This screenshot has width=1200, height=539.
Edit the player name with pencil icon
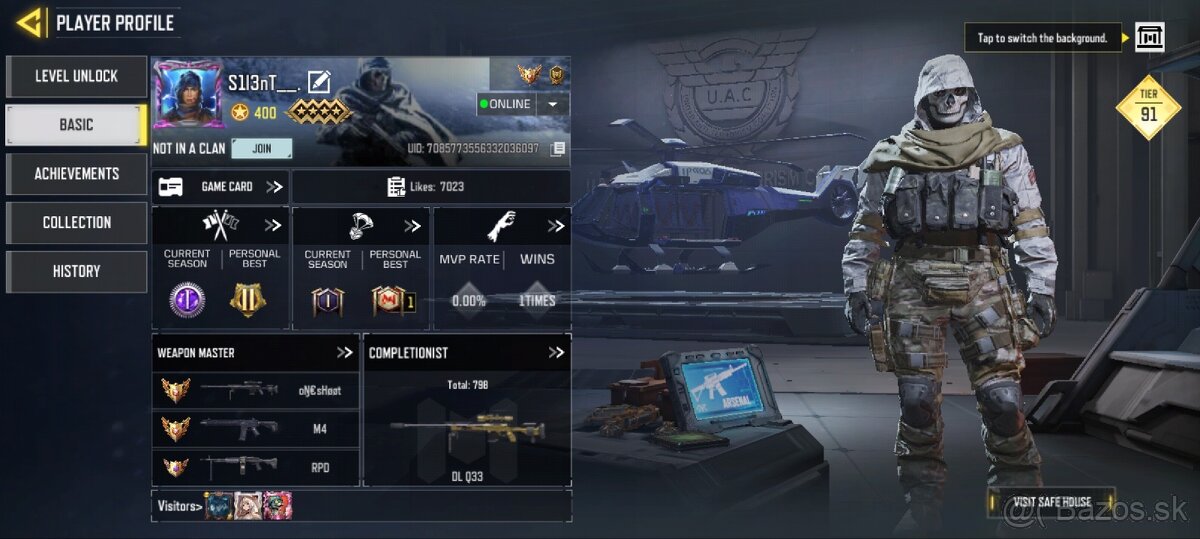pyautogui.click(x=319, y=82)
